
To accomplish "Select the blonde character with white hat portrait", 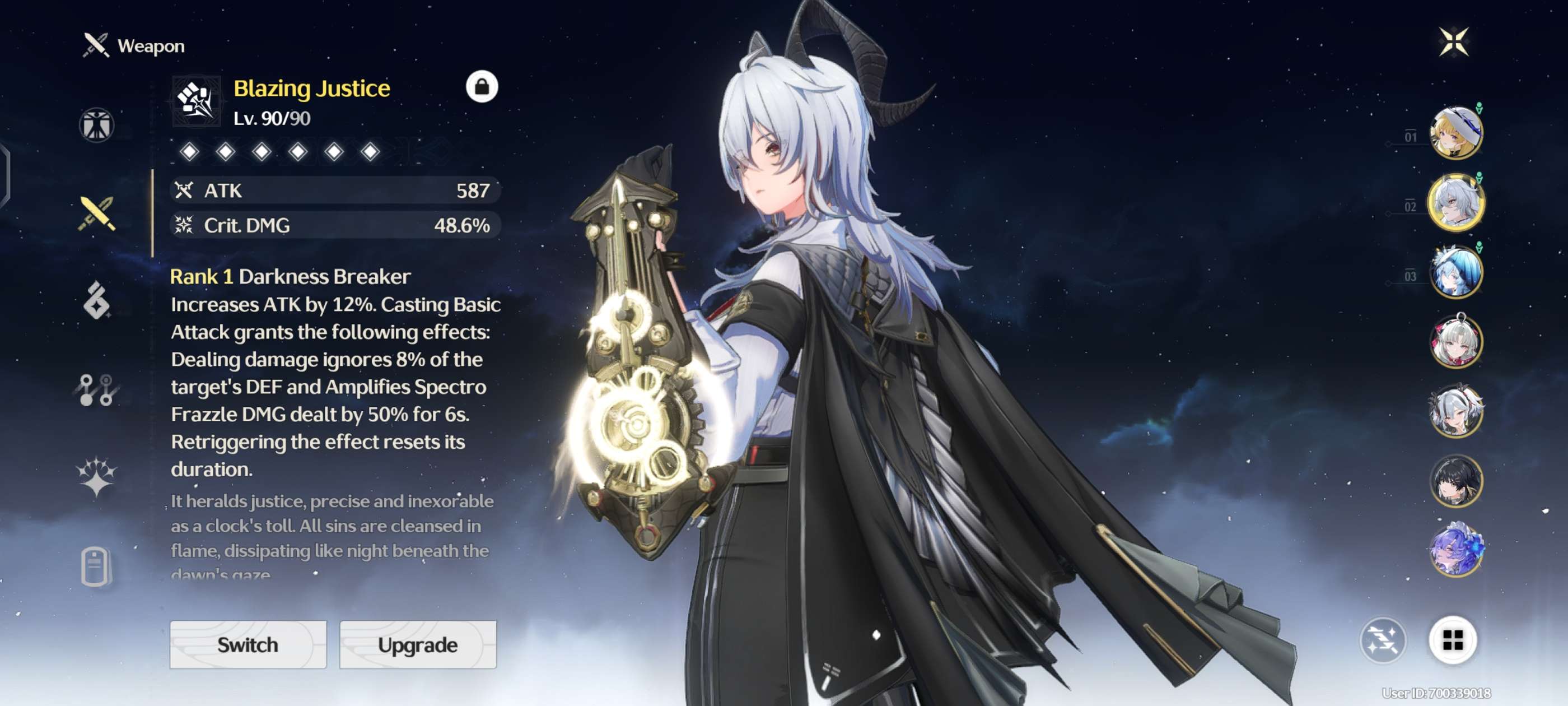I will pos(1456,133).
